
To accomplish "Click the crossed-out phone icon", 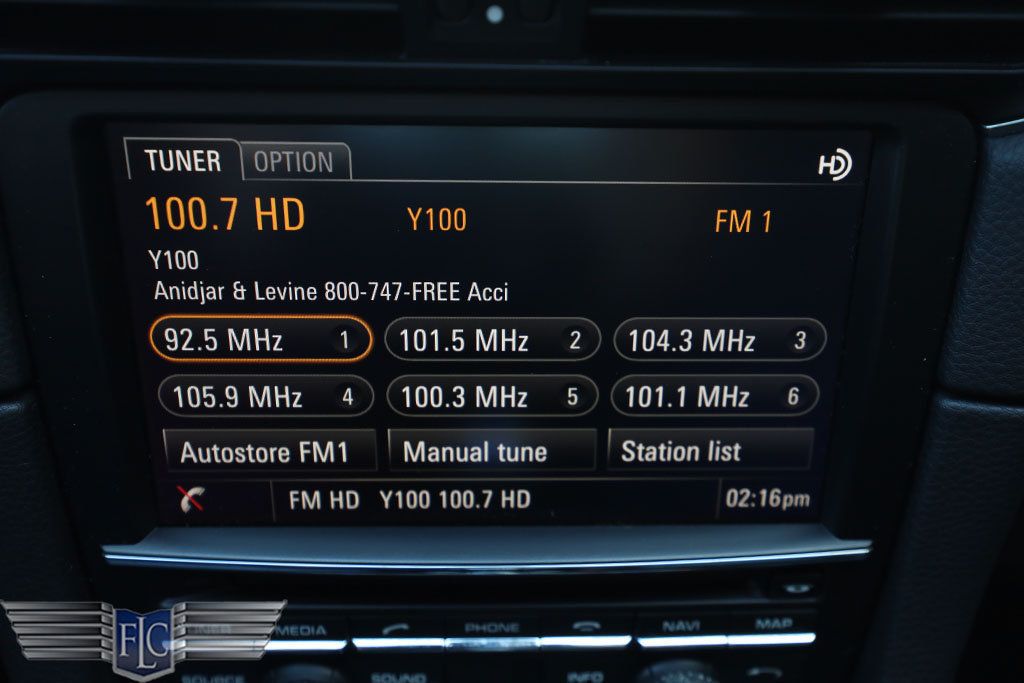I will [192, 500].
